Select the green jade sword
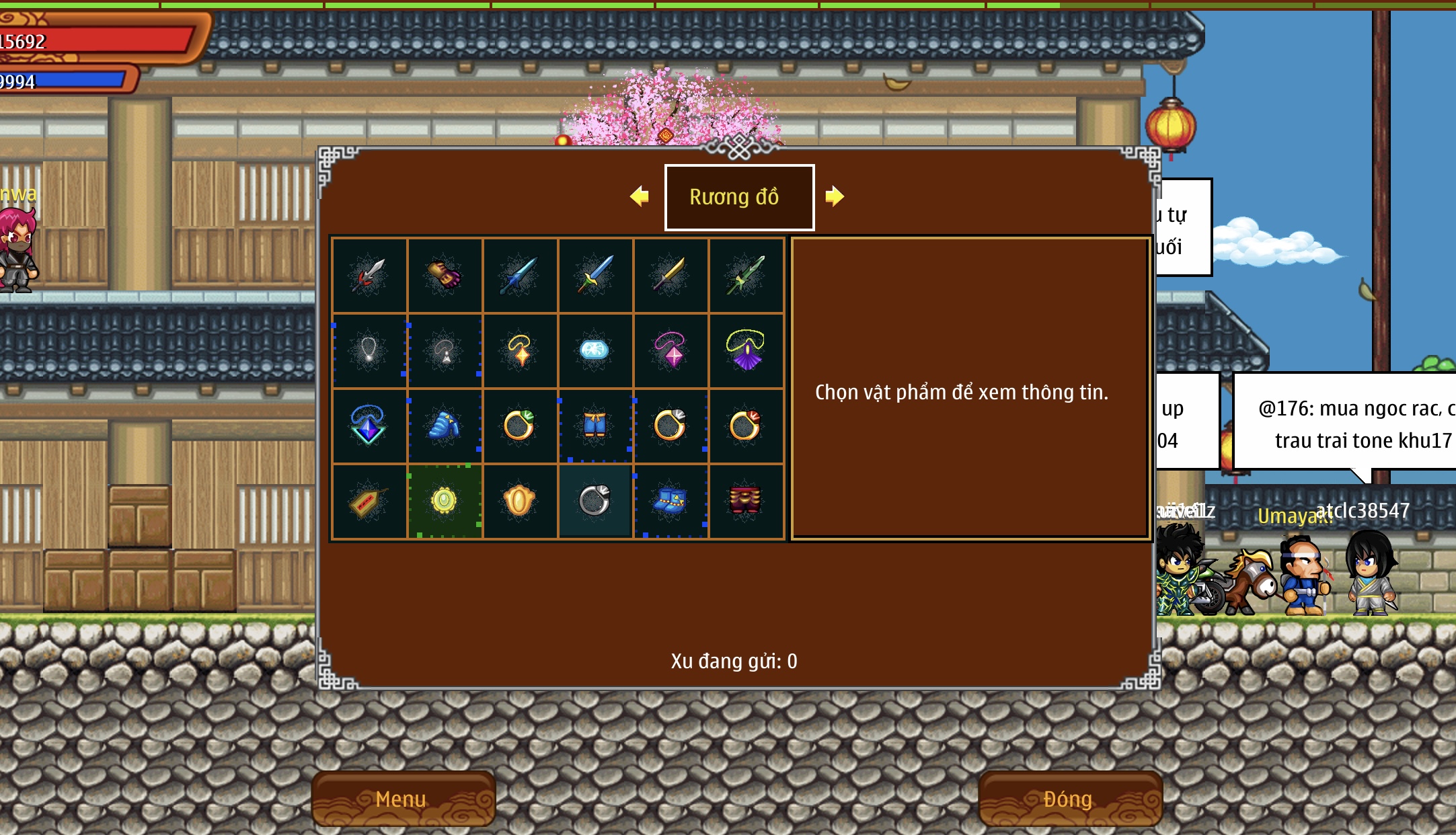1456x835 pixels. pos(745,275)
